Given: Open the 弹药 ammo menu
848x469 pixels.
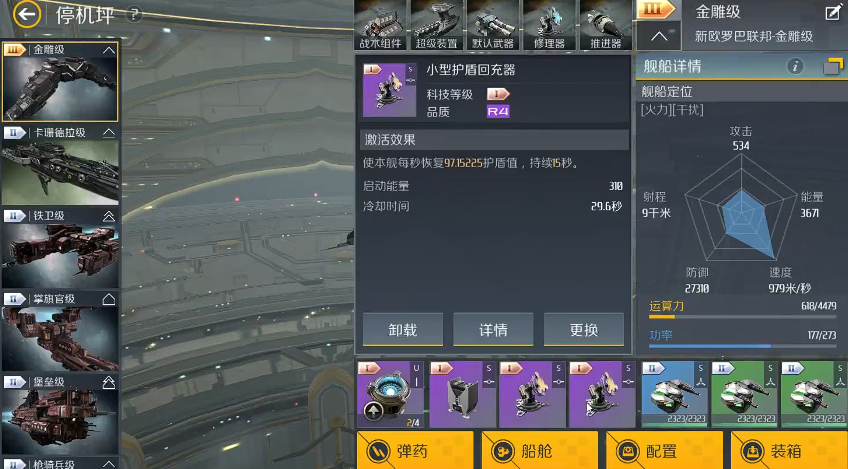Looking at the screenshot, I should click(x=414, y=451).
